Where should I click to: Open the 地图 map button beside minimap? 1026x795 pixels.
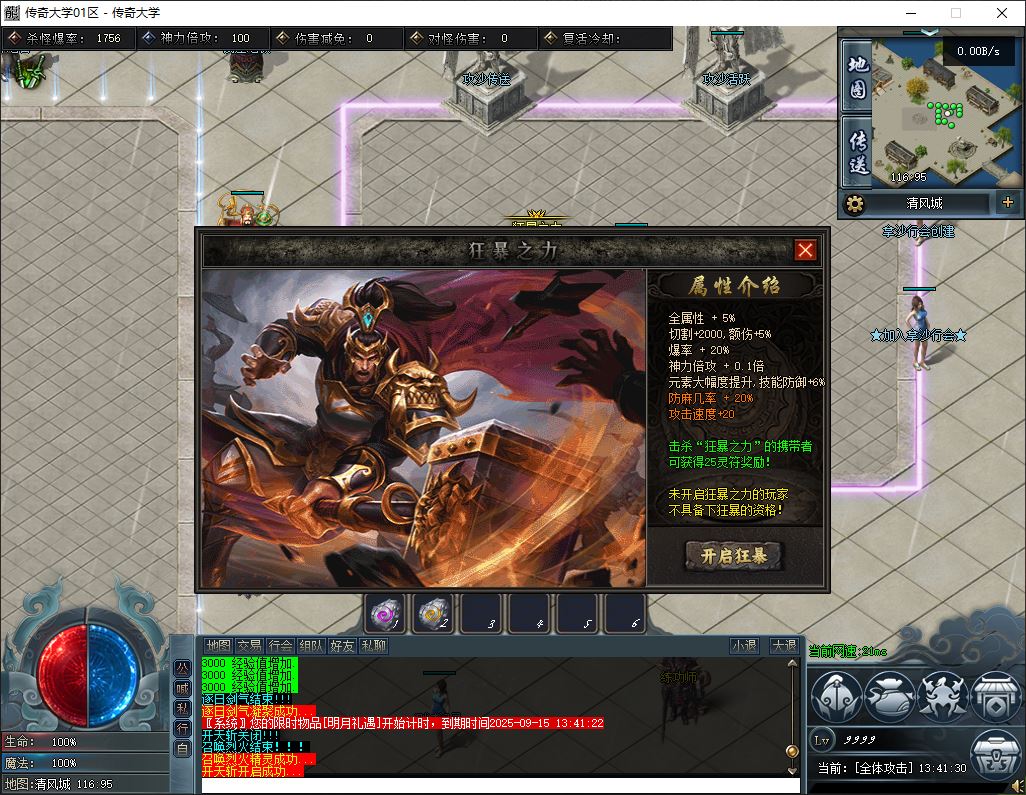[x=857, y=76]
